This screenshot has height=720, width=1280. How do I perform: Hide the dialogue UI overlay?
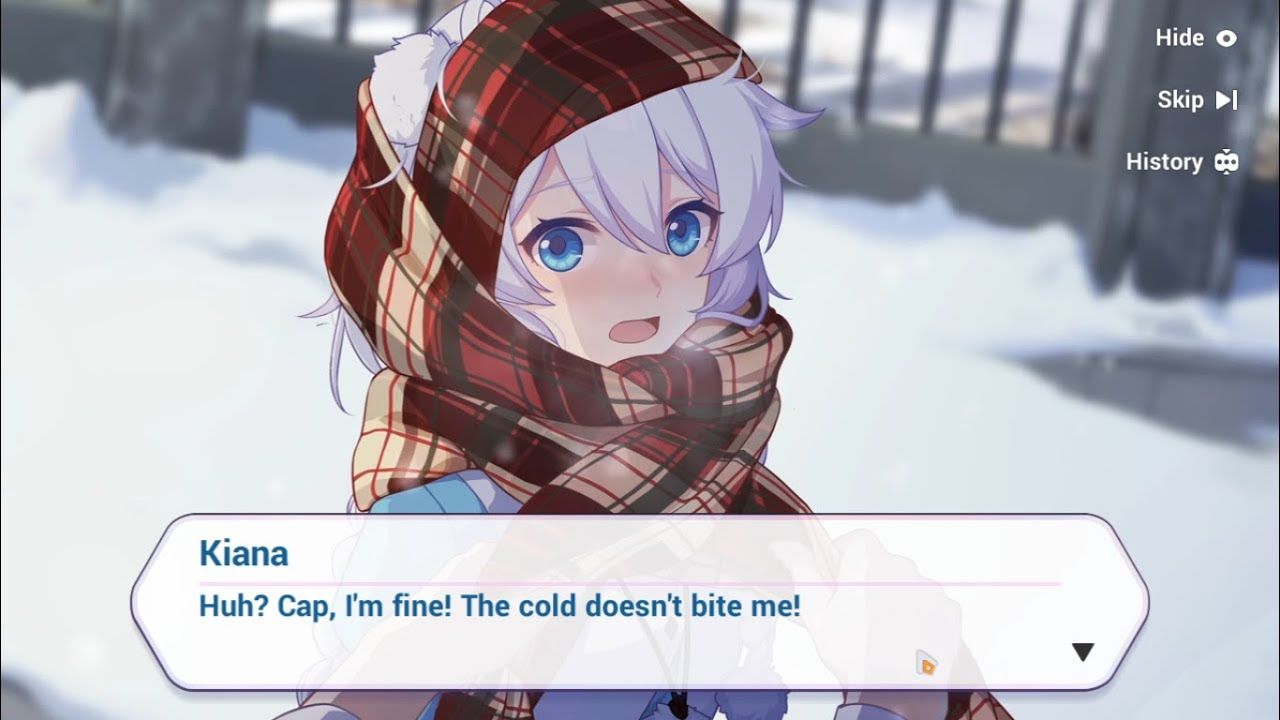coord(1196,38)
